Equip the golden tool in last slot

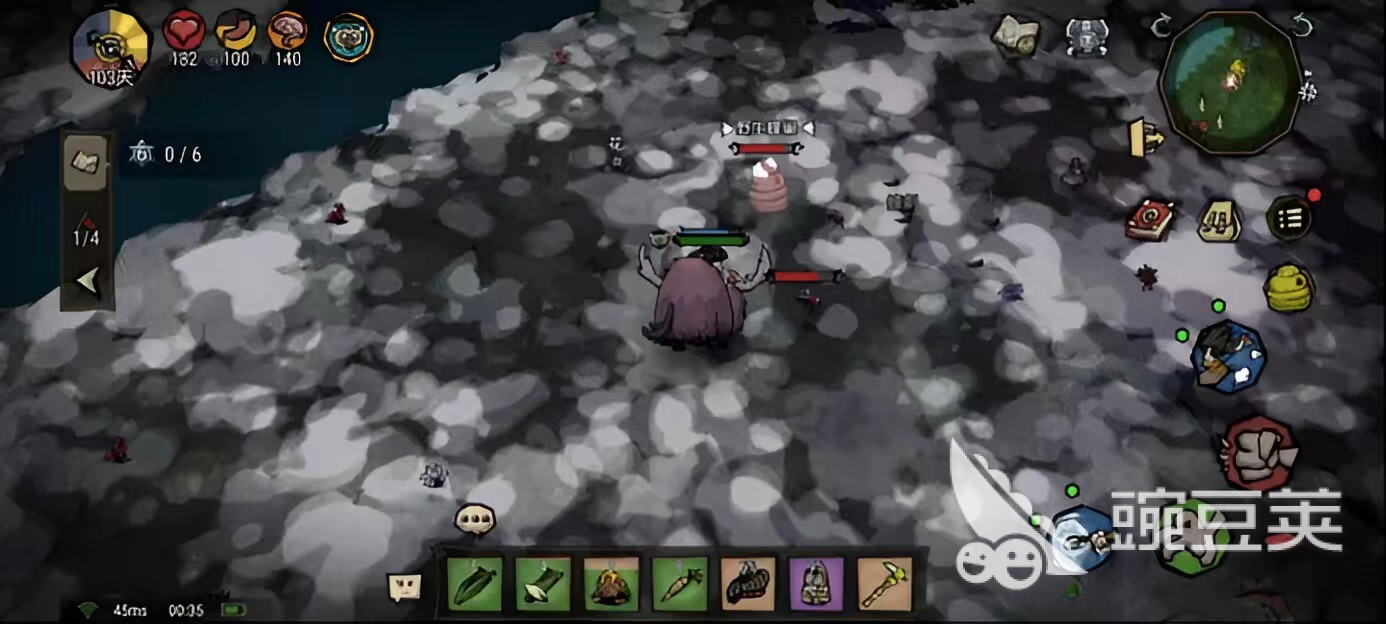click(x=884, y=584)
